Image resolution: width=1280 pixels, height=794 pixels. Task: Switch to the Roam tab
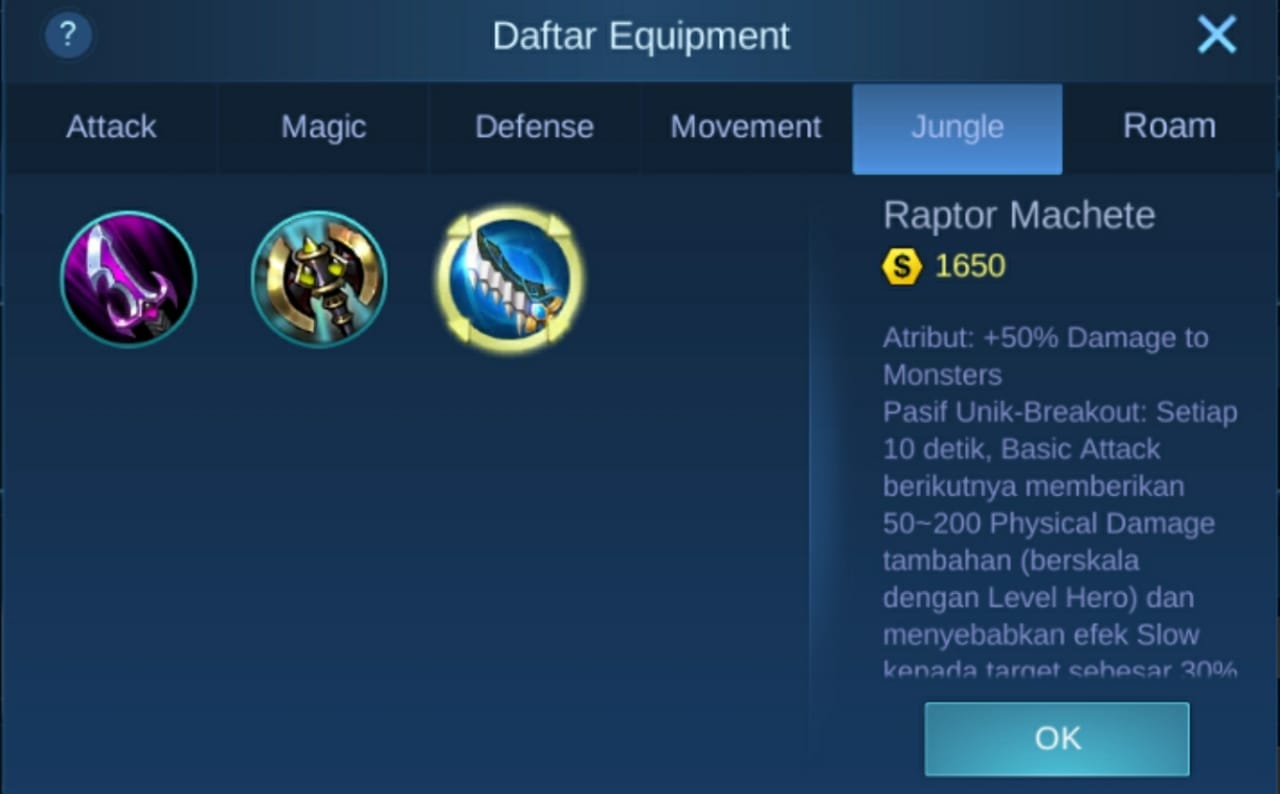[x=1169, y=127]
